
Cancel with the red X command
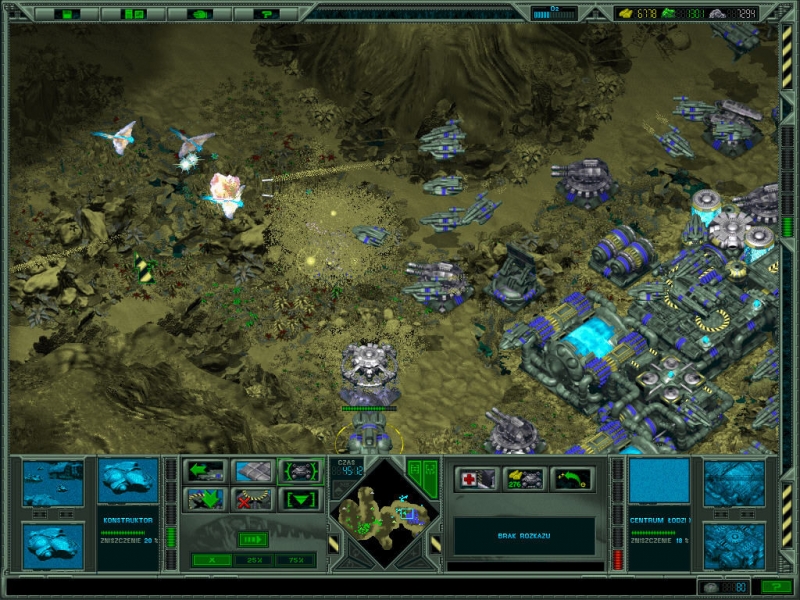point(253,498)
